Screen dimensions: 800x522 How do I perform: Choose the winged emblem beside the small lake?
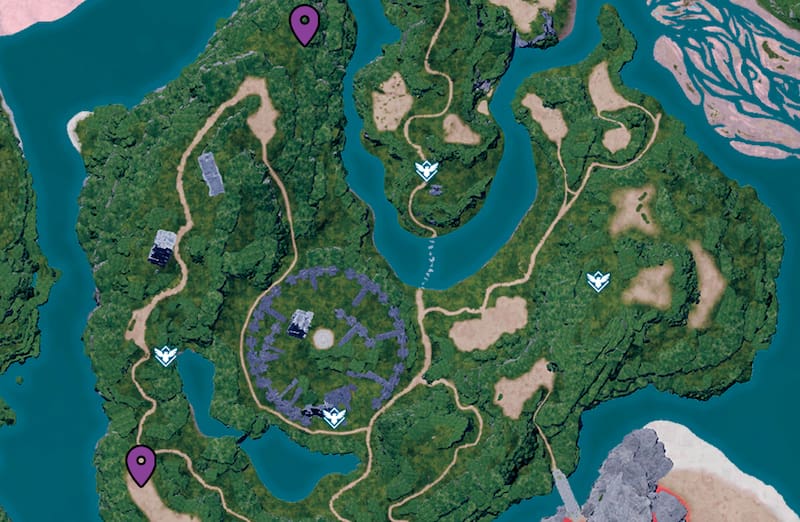(x=166, y=355)
